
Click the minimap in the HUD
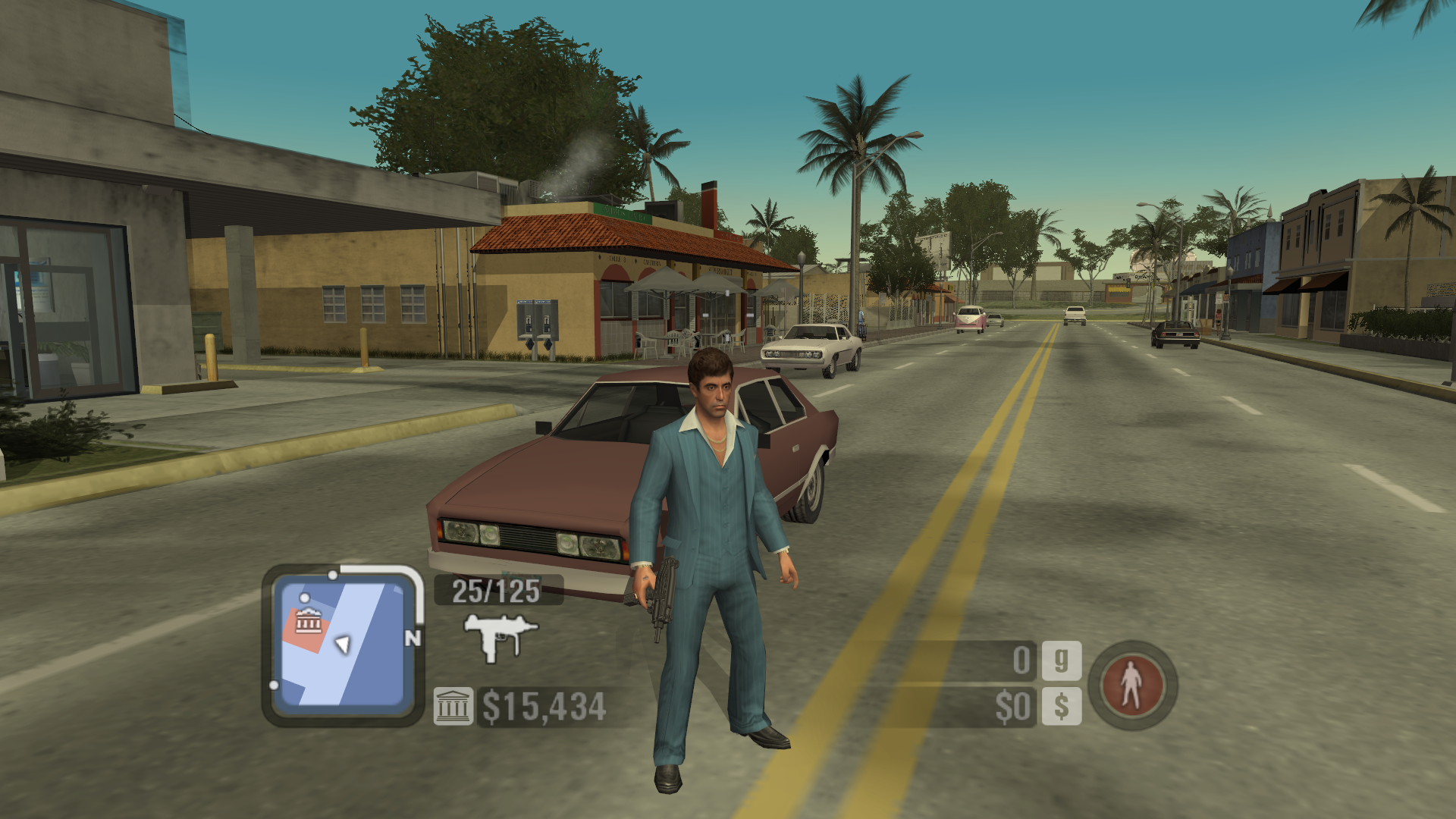tap(343, 645)
